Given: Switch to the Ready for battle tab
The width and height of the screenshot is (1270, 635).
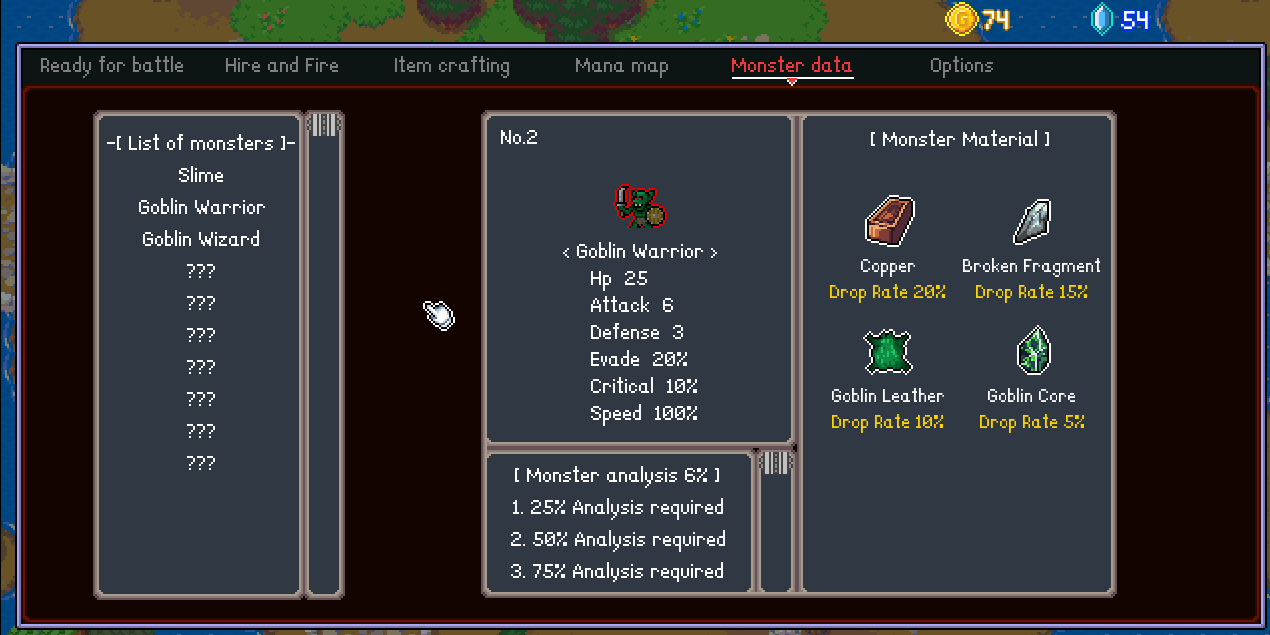Looking at the screenshot, I should pos(112,66).
